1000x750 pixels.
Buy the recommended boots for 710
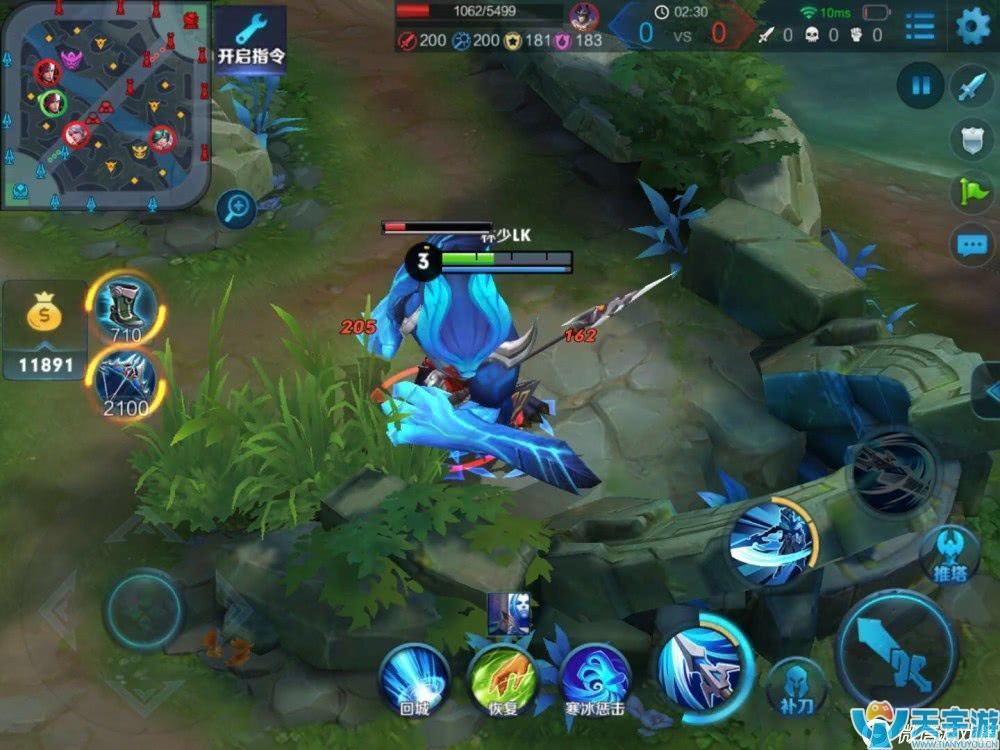tap(125, 307)
